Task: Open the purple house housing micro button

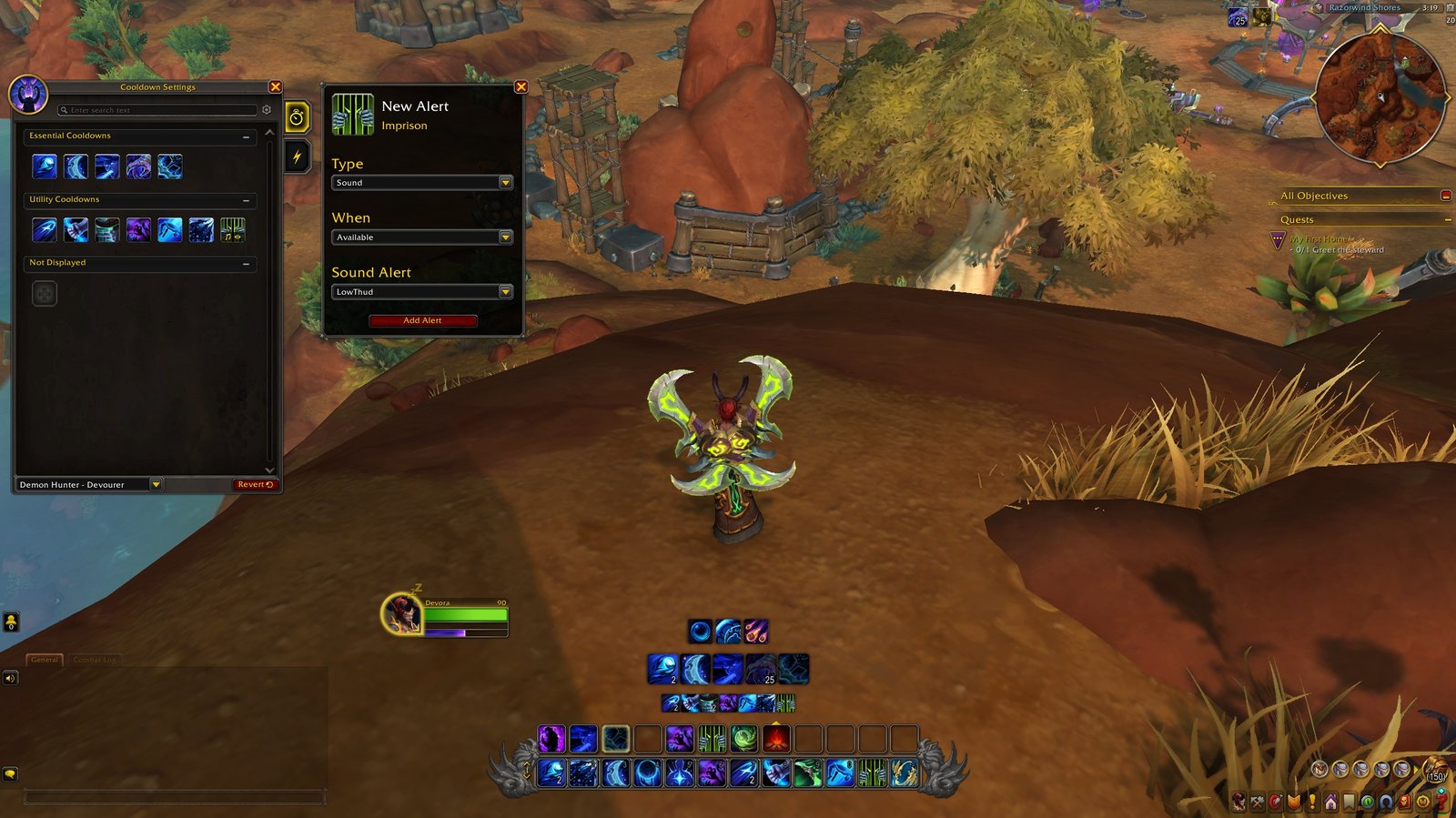Action: (1330, 803)
